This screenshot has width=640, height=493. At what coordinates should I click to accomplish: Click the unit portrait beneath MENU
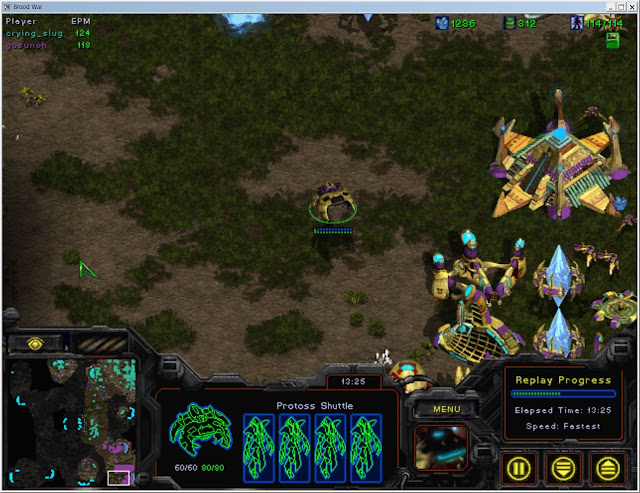tap(445, 447)
